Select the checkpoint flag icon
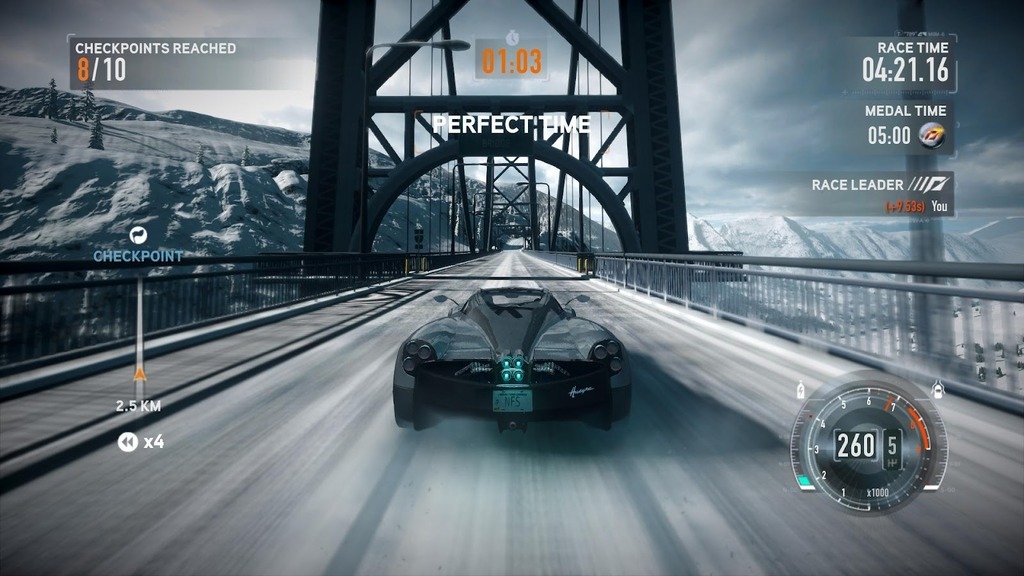Screen dimensions: 1024x576 [138, 235]
